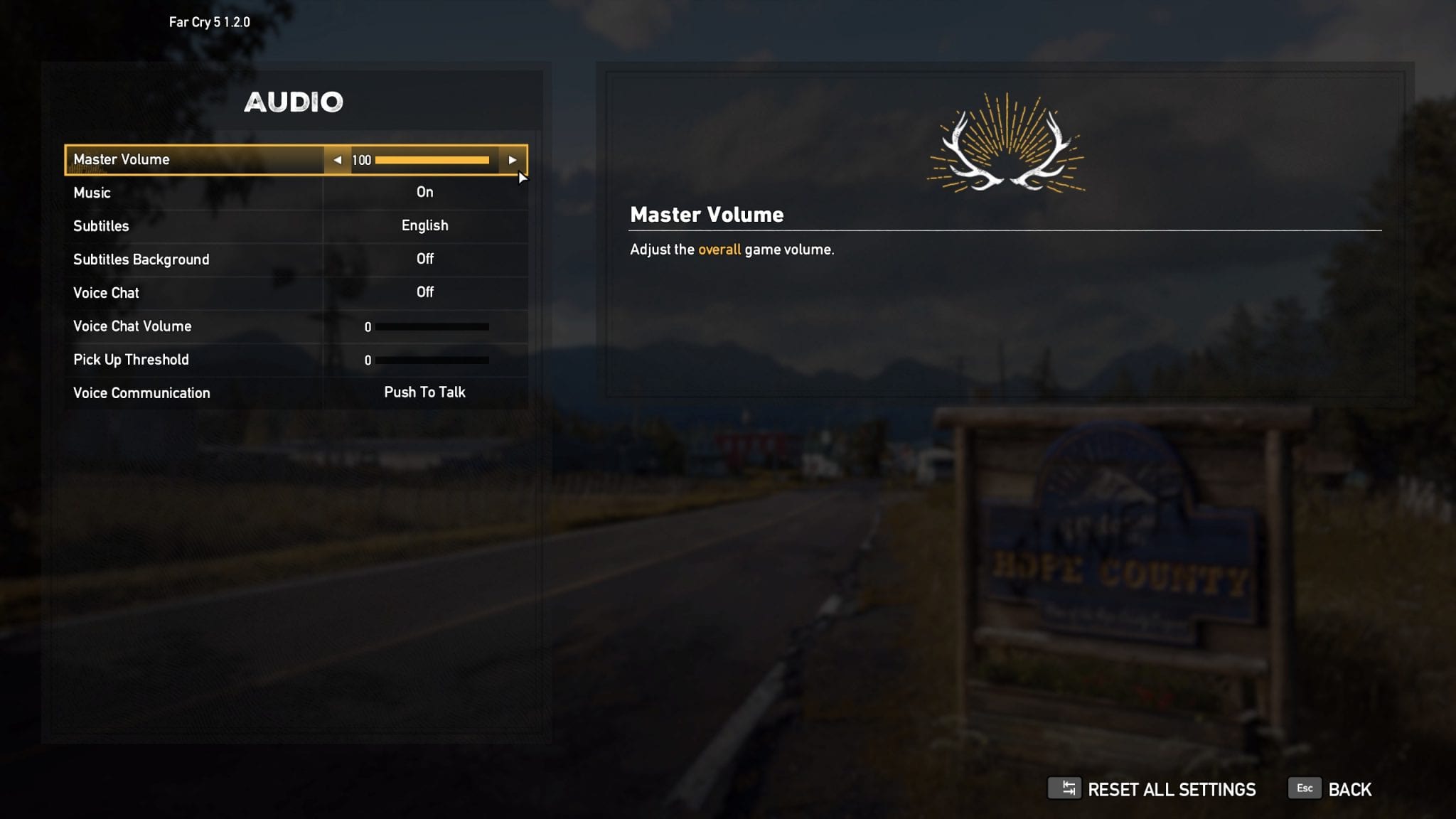Toggle the Music setting
Screen dimensions: 1456x819
[424, 193]
